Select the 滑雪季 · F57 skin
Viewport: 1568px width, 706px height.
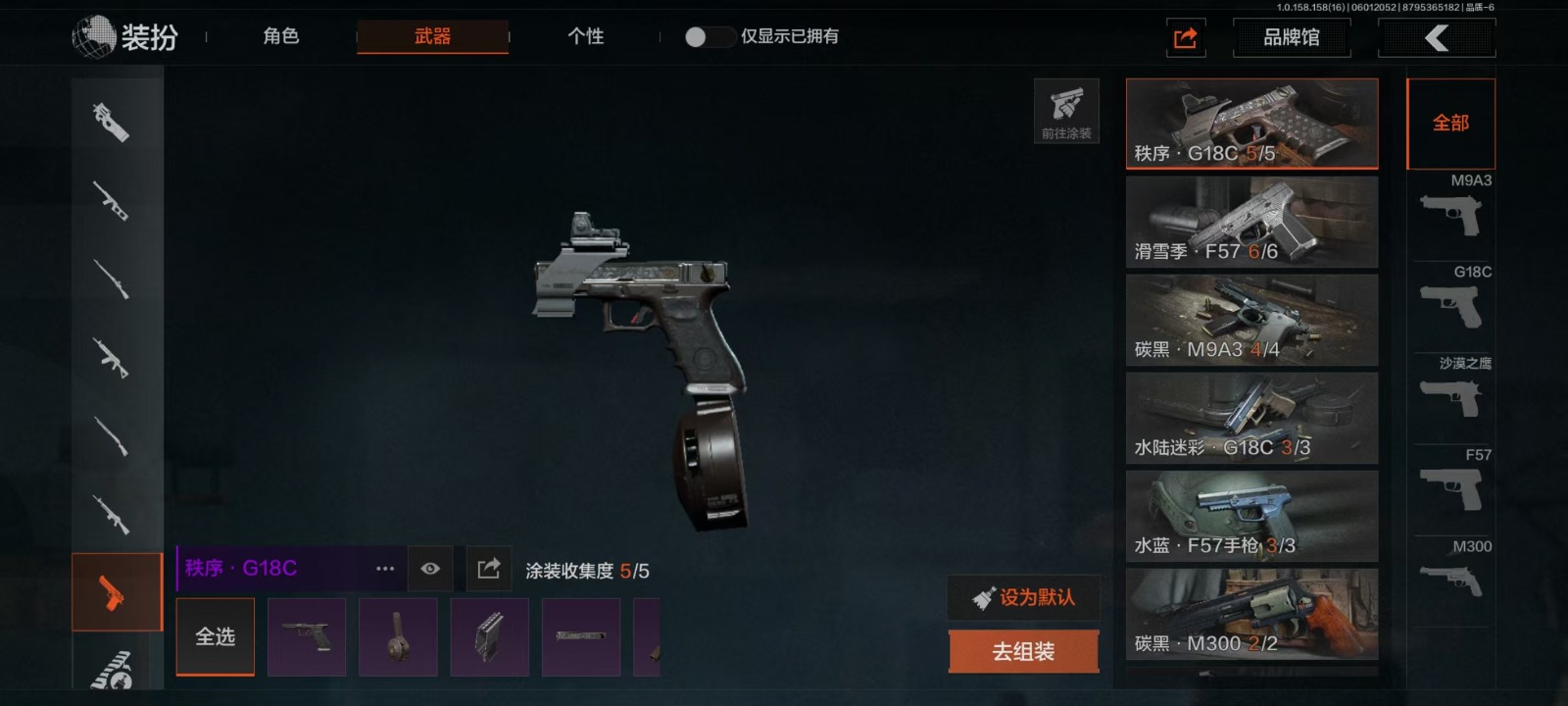pos(1251,223)
